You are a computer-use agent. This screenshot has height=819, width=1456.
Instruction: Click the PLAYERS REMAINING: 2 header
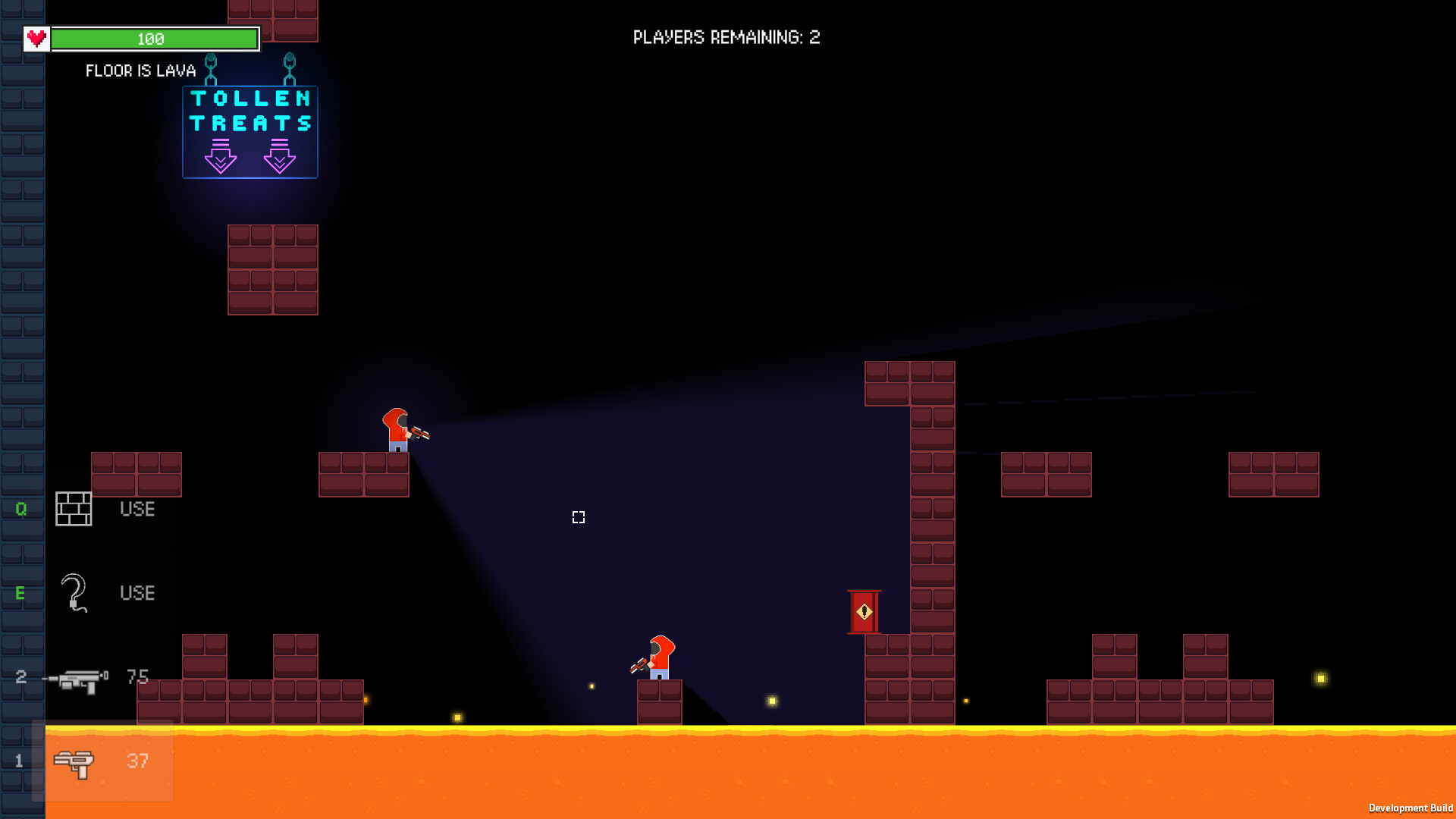point(725,36)
